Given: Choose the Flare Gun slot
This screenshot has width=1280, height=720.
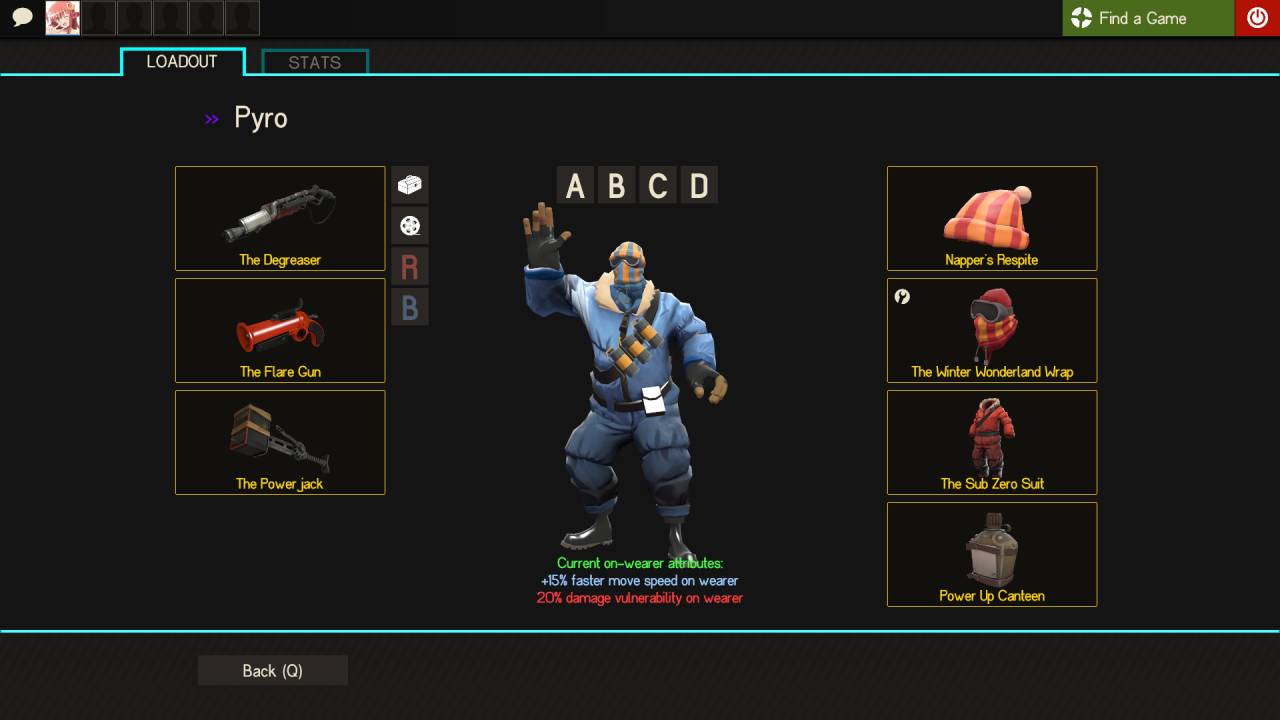Looking at the screenshot, I should pyautogui.click(x=280, y=330).
